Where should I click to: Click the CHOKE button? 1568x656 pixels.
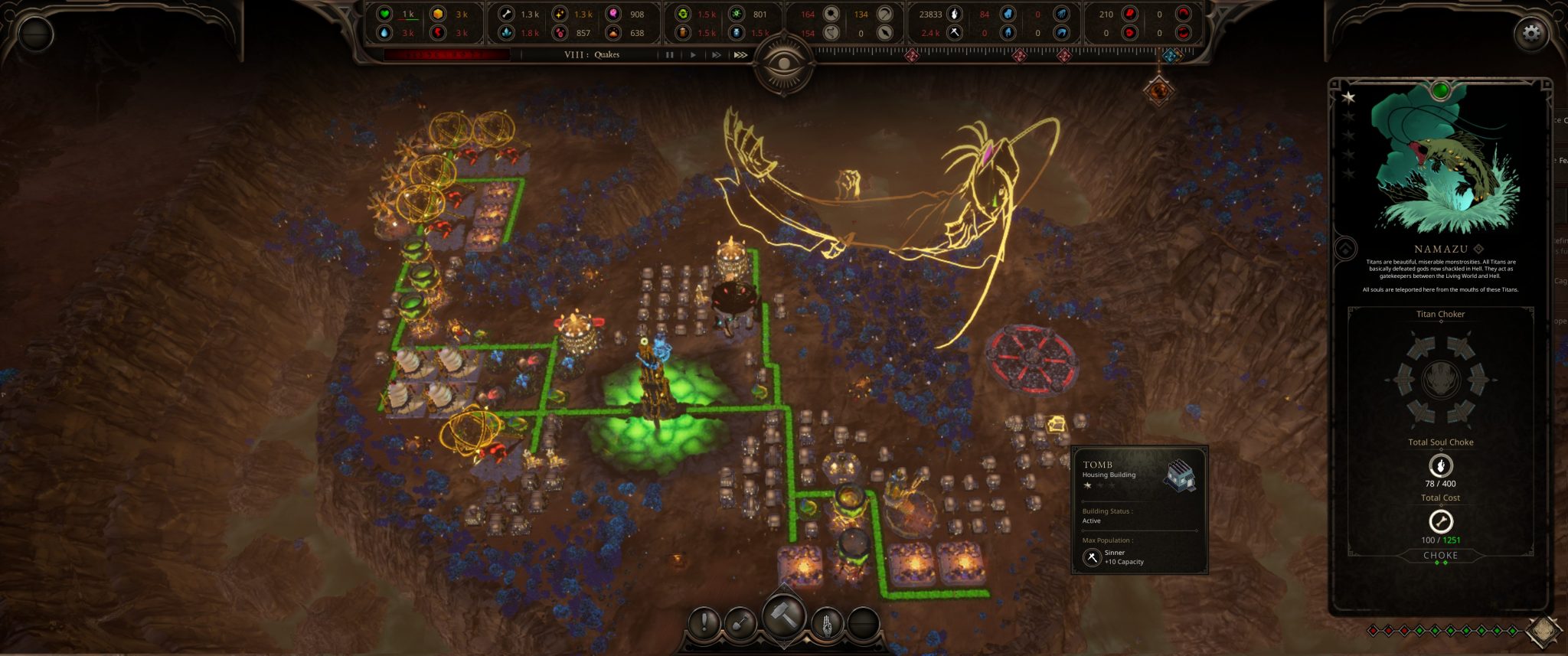(x=1440, y=556)
